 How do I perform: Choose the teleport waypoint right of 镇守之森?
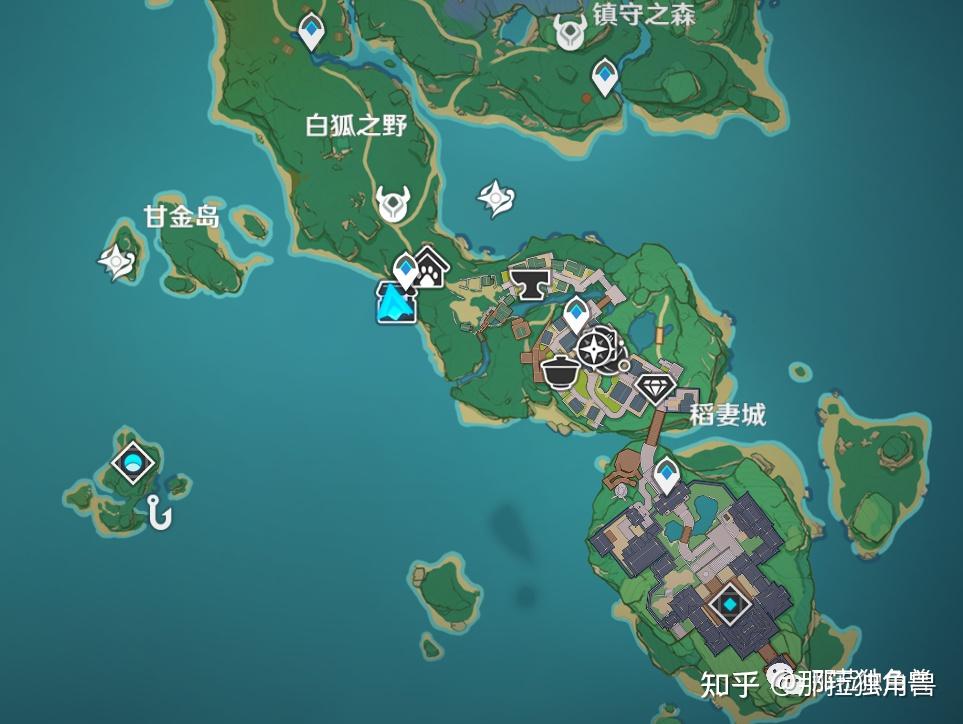pyautogui.click(x=604, y=75)
